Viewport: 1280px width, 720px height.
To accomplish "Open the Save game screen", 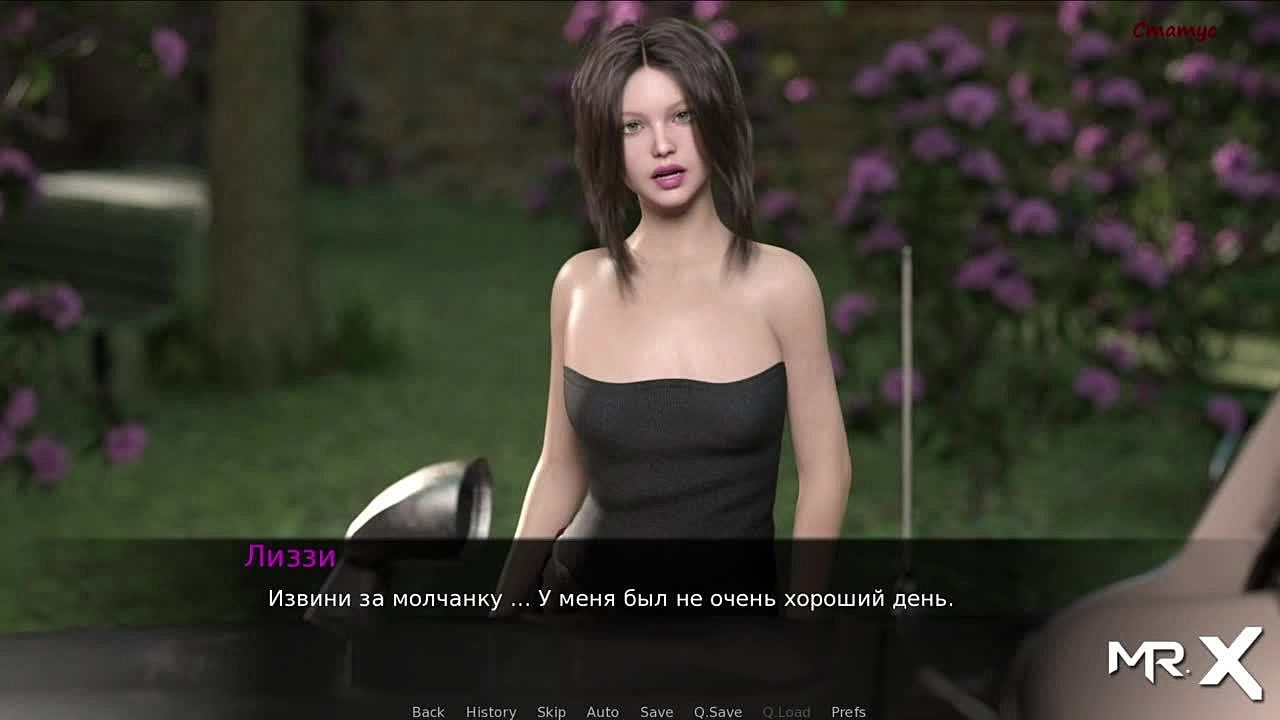I will (x=656, y=712).
